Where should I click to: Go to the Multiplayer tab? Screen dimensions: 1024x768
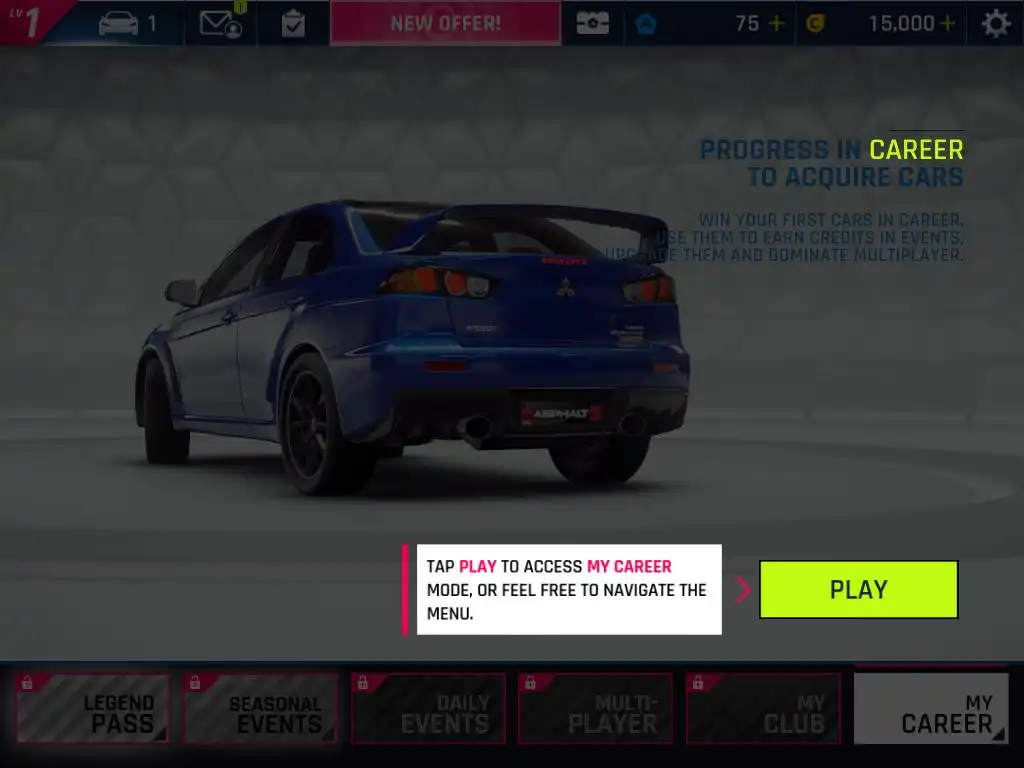click(595, 709)
